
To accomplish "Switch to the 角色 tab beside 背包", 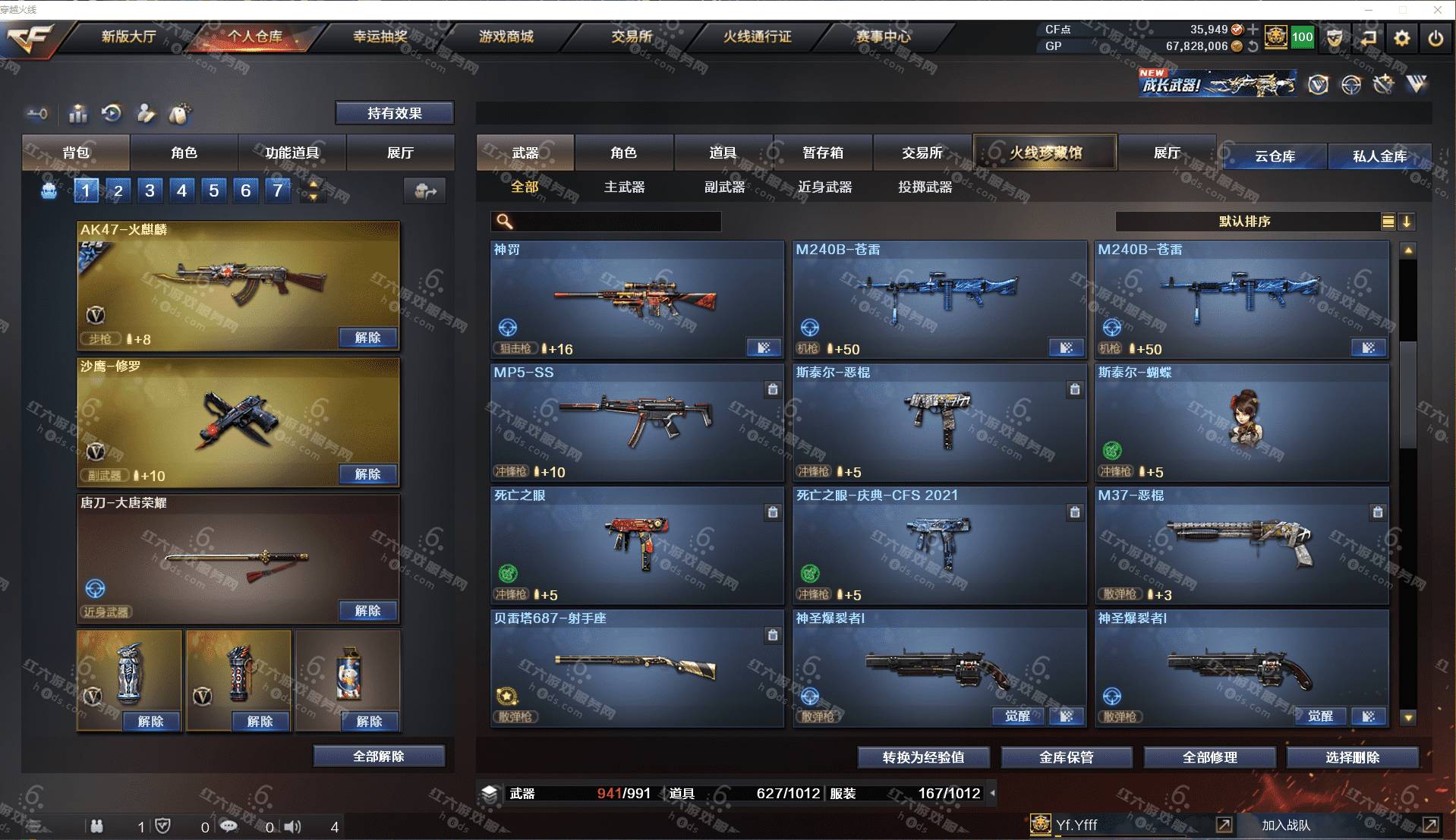I will 184,153.
